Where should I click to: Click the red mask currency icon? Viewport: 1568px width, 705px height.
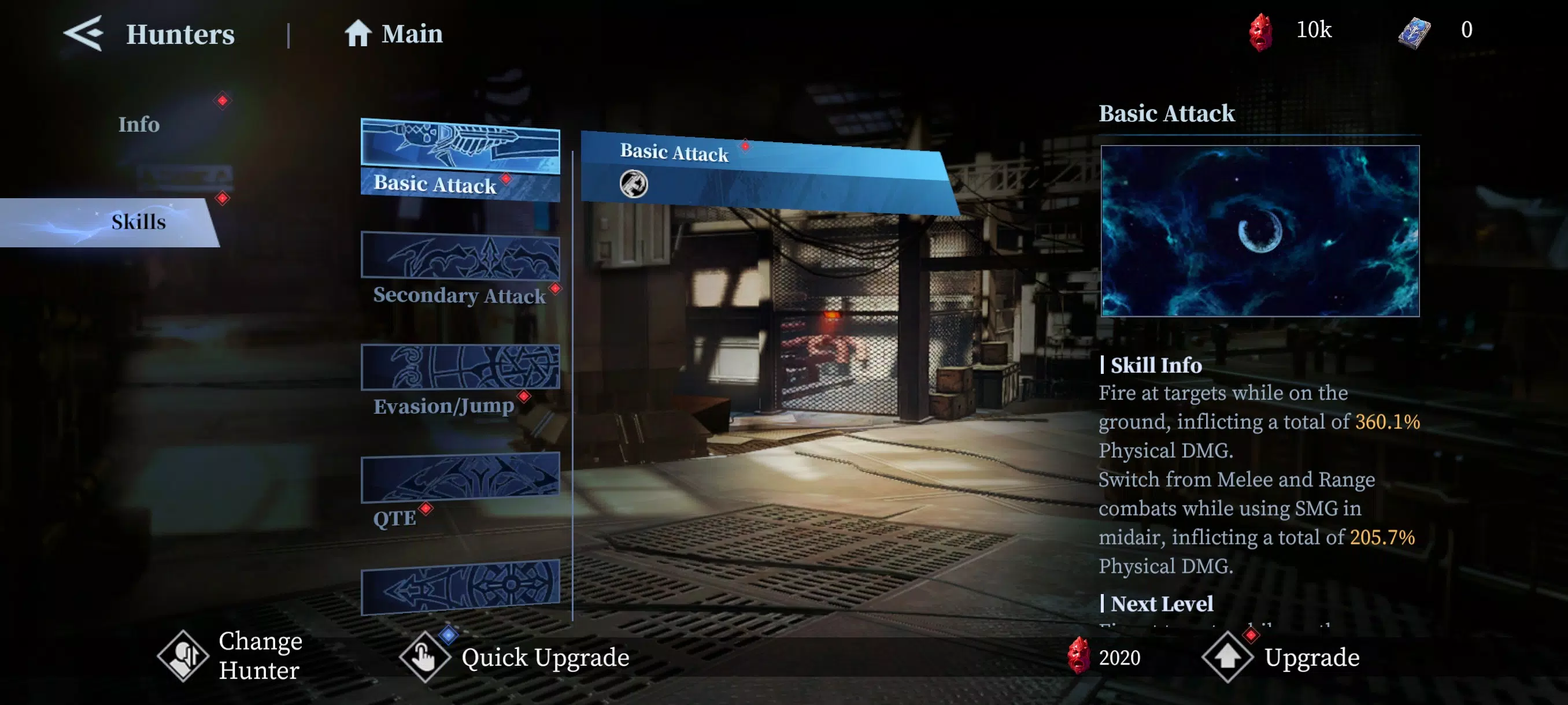point(1261,31)
